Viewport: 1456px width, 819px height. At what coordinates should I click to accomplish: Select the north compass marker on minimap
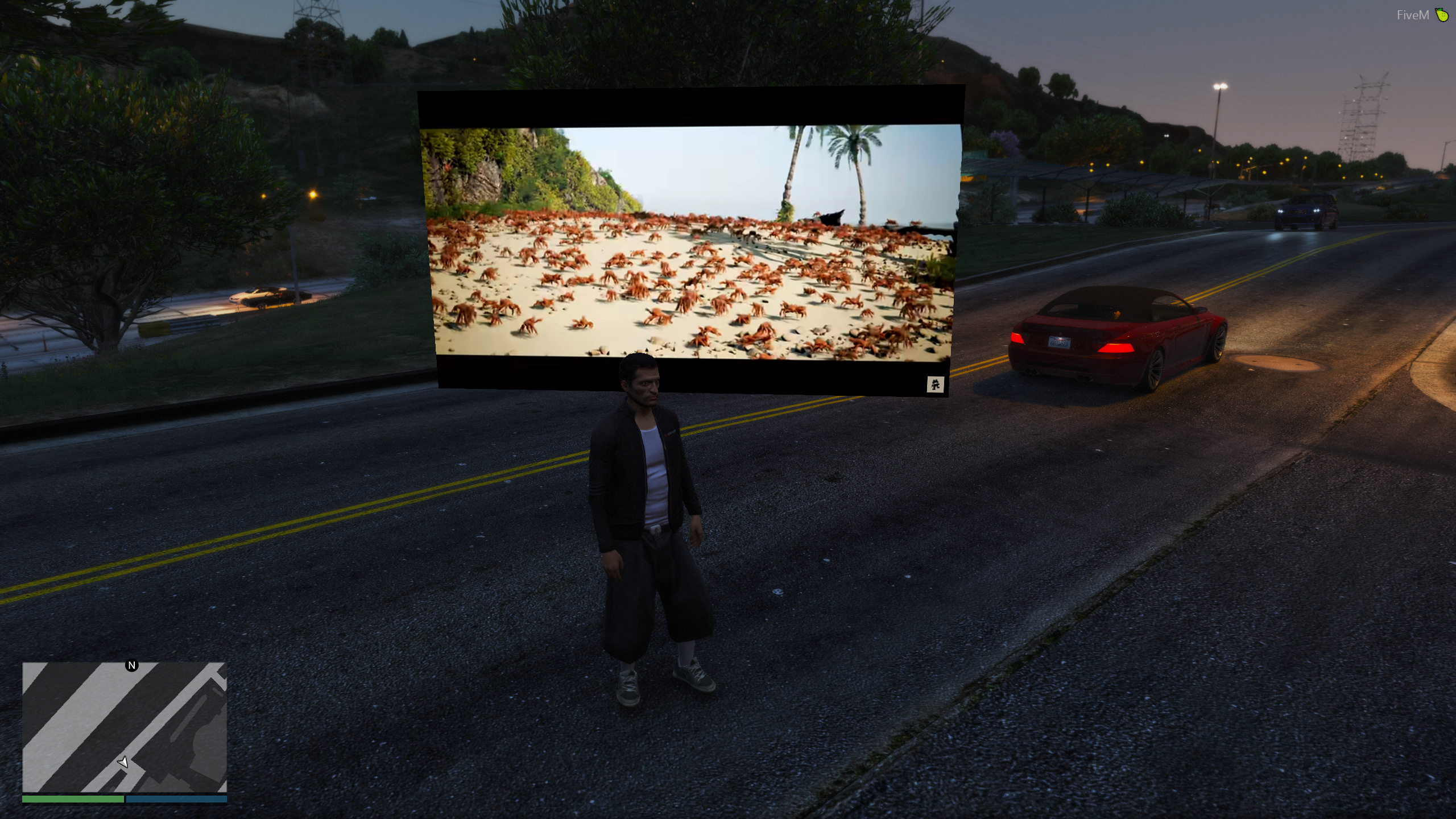pyautogui.click(x=132, y=665)
